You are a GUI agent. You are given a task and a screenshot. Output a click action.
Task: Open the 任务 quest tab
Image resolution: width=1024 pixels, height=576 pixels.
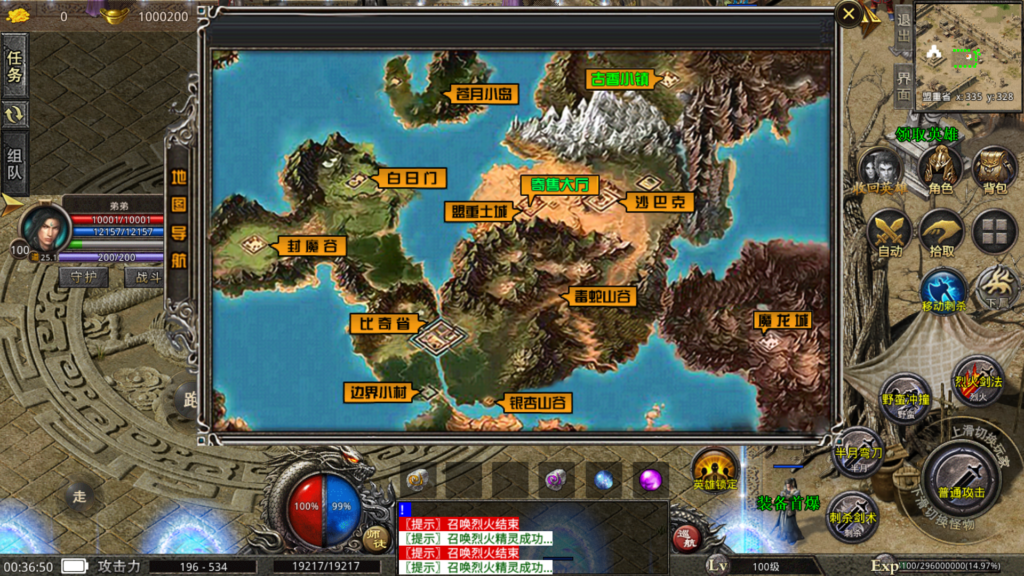coord(14,61)
